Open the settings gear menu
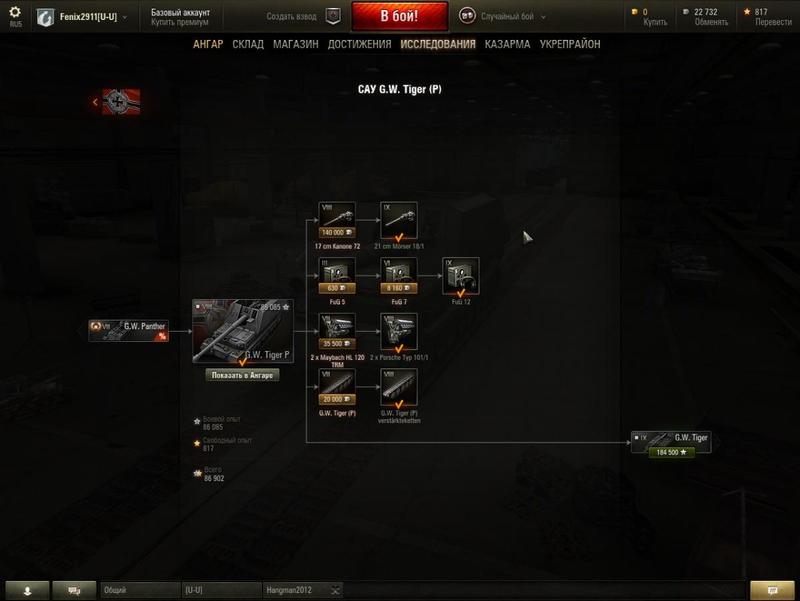This screenshot has height=601, width=800. pos(14,12)
